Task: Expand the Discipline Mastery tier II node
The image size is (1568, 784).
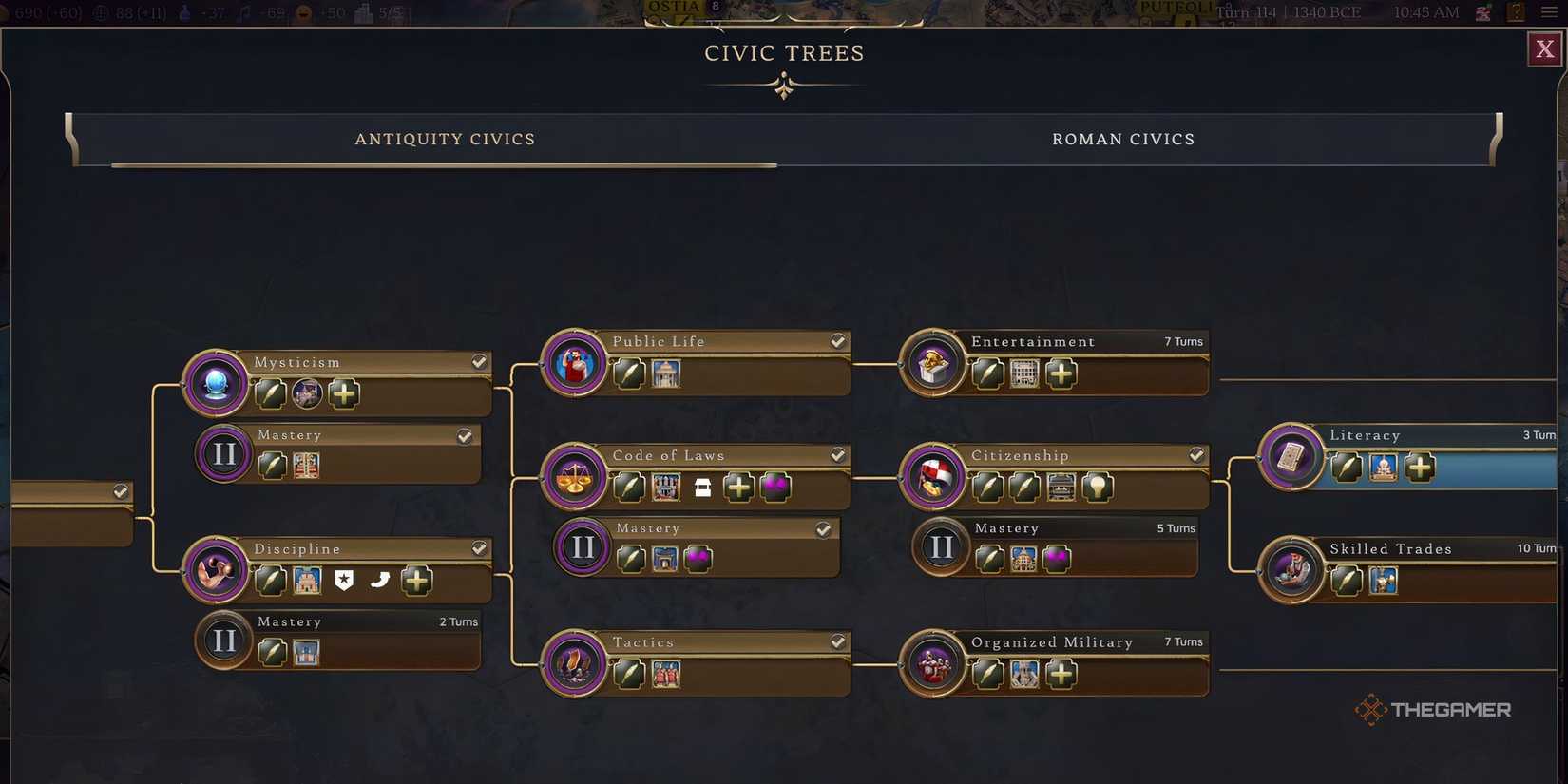Action: 224,641
